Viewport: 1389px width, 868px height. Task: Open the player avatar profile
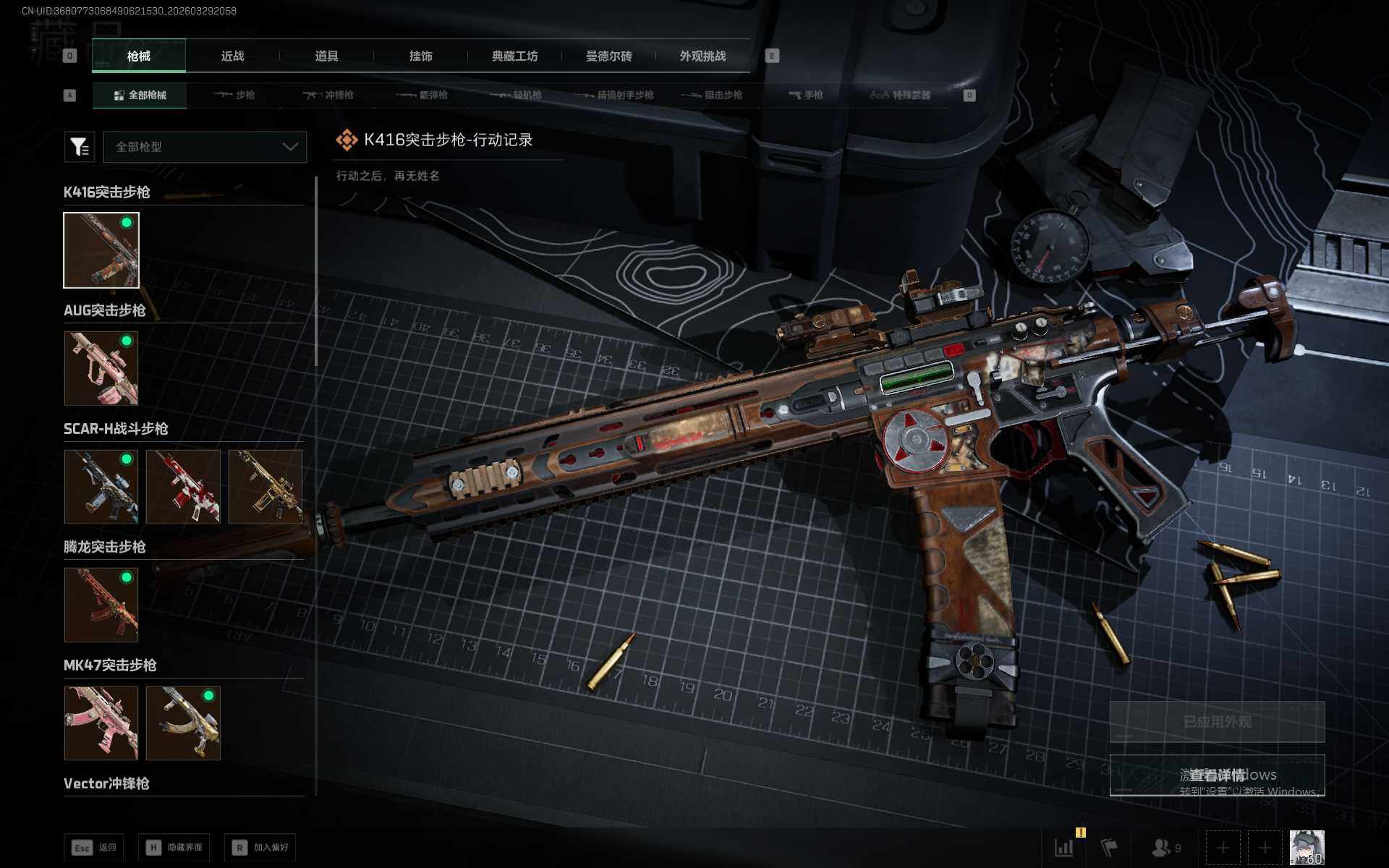click(1307, 847)
